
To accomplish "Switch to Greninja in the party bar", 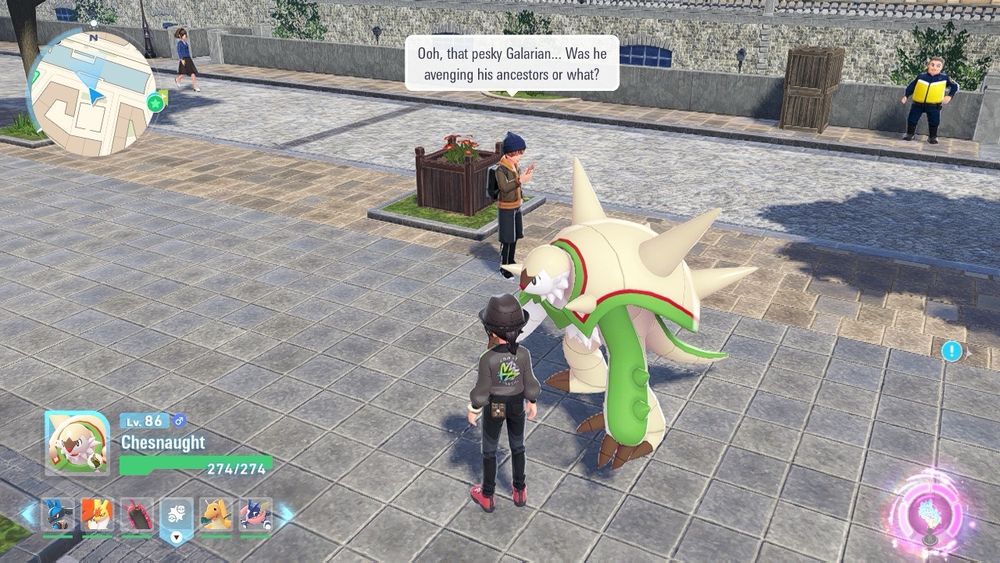I will pos(256,515).
